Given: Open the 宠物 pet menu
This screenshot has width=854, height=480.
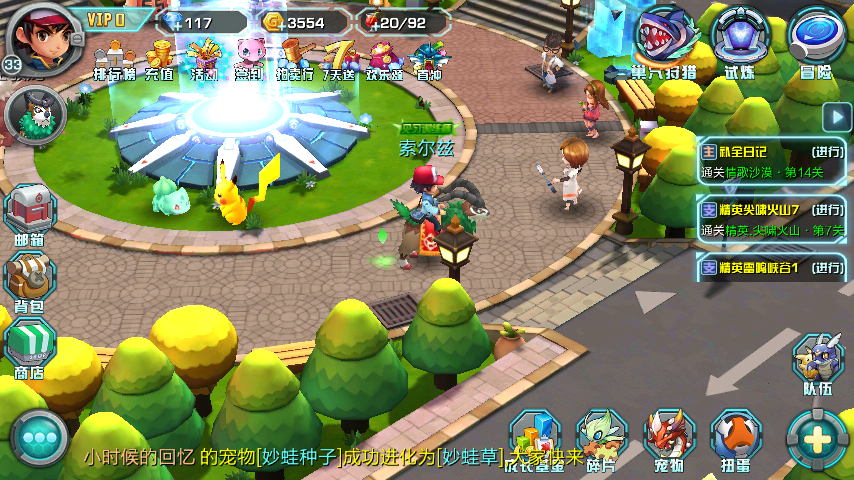Looking at the screenshot, I should pos(669,439).
